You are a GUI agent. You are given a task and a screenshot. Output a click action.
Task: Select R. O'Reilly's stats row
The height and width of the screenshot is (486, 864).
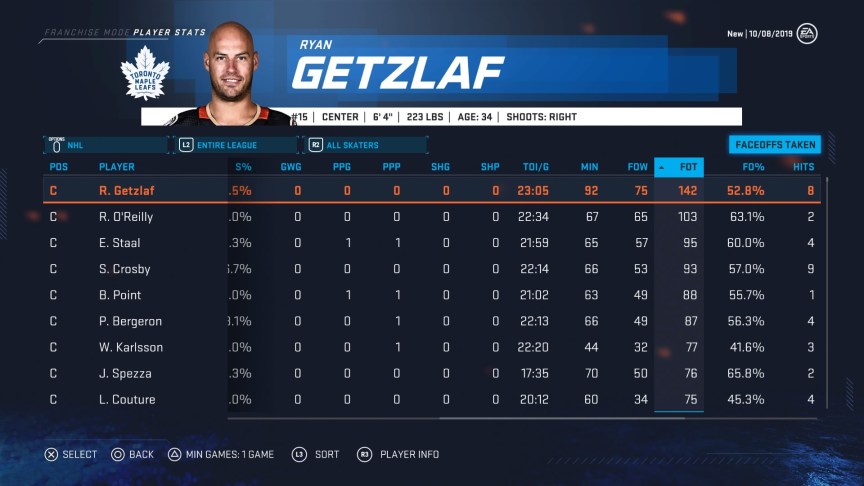click(125, 216)
